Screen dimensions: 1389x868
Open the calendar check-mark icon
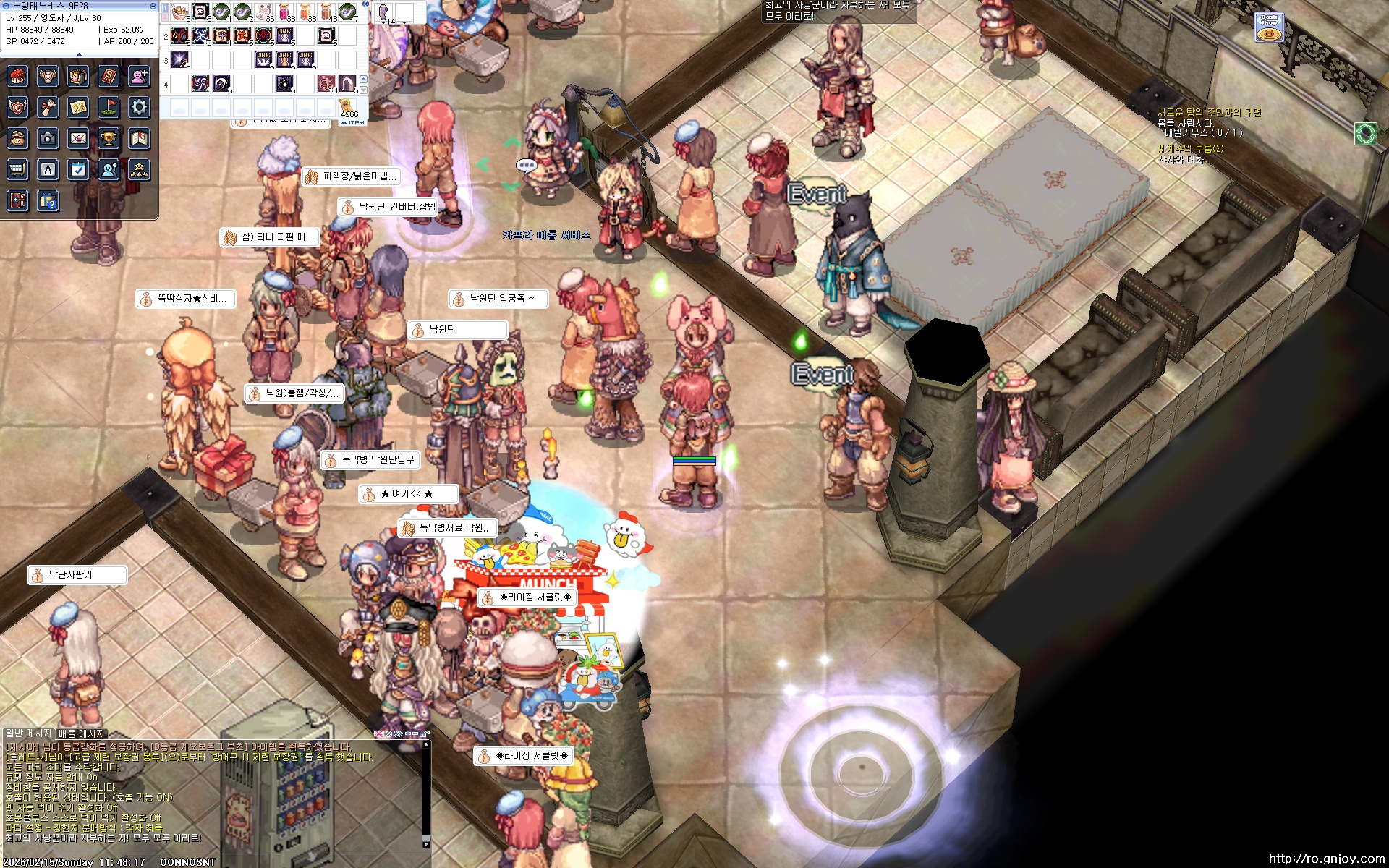[78, 169]
